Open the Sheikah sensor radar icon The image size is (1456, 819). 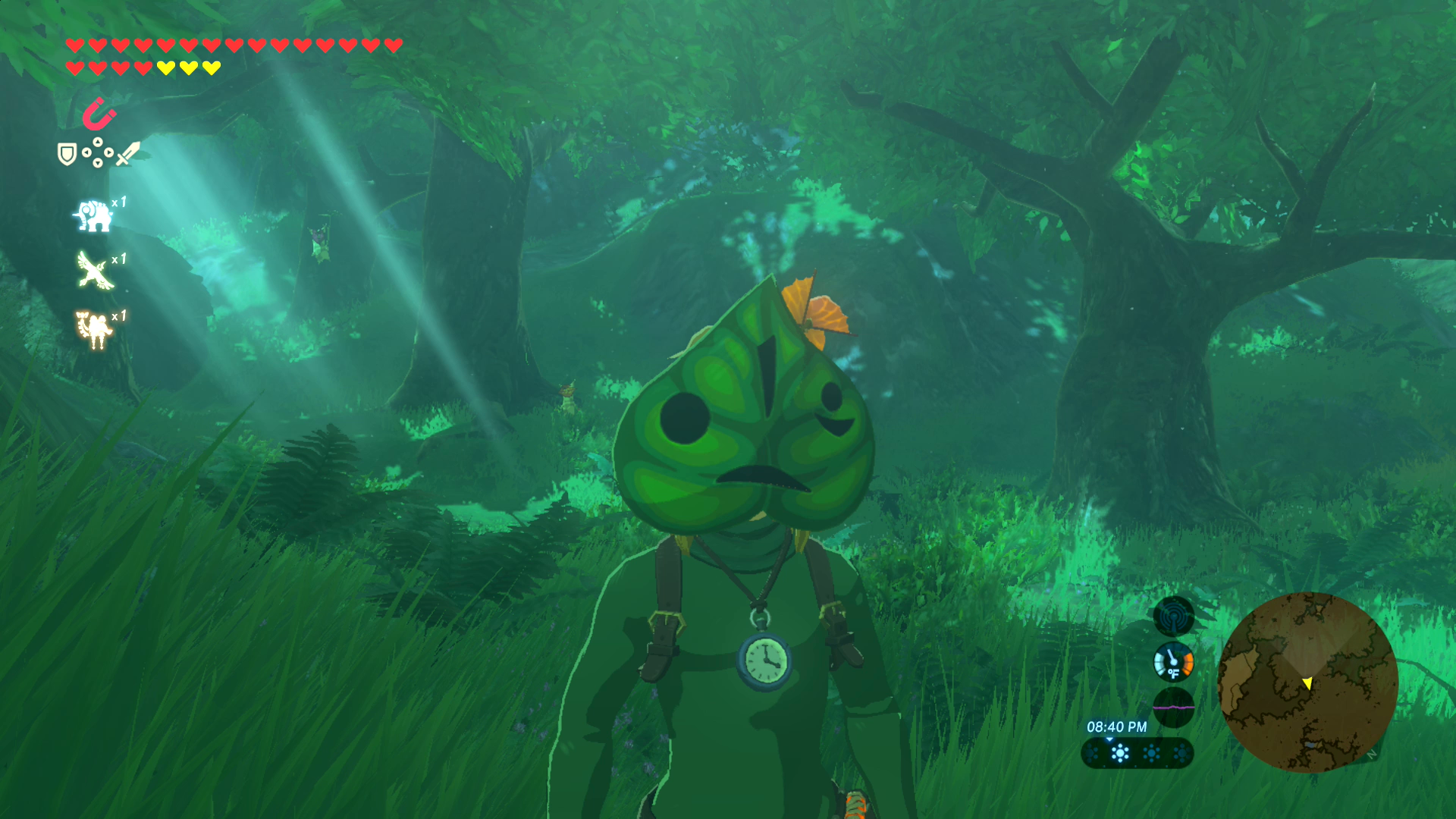pos(1173,617)
